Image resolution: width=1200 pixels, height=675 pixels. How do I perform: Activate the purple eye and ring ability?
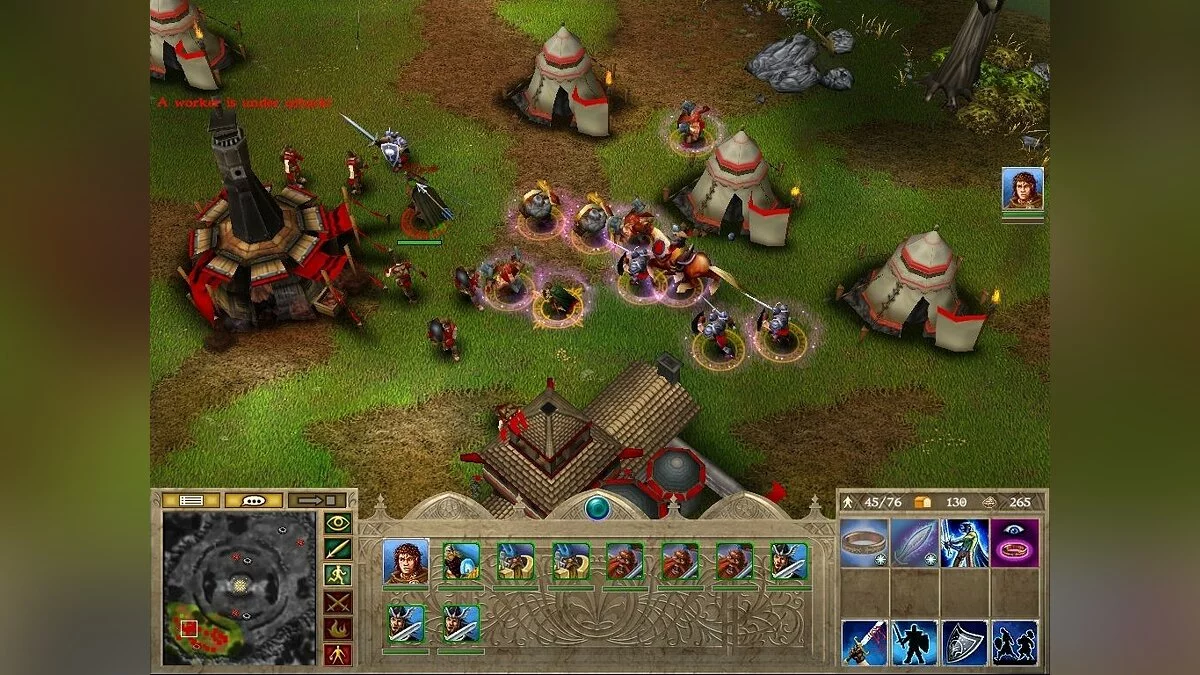click(x=1014, y=542)
